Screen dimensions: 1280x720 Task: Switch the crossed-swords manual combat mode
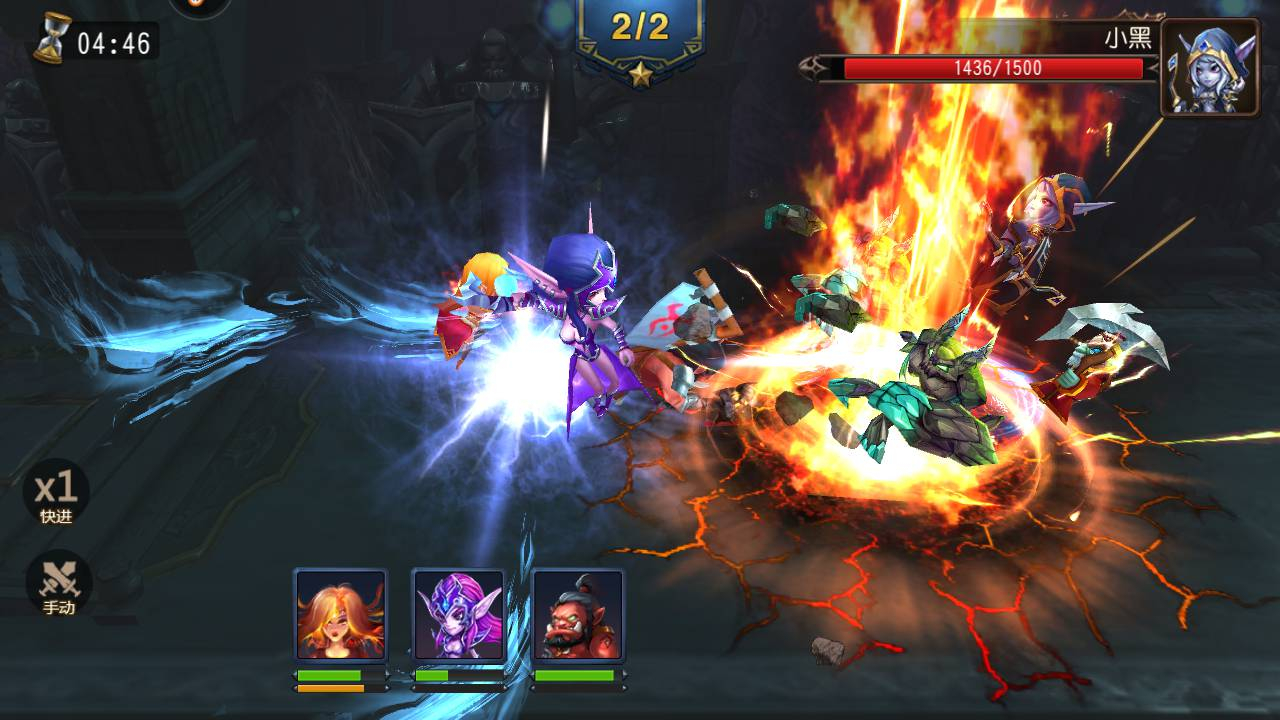pyautogui.click(x=59, y=584)
